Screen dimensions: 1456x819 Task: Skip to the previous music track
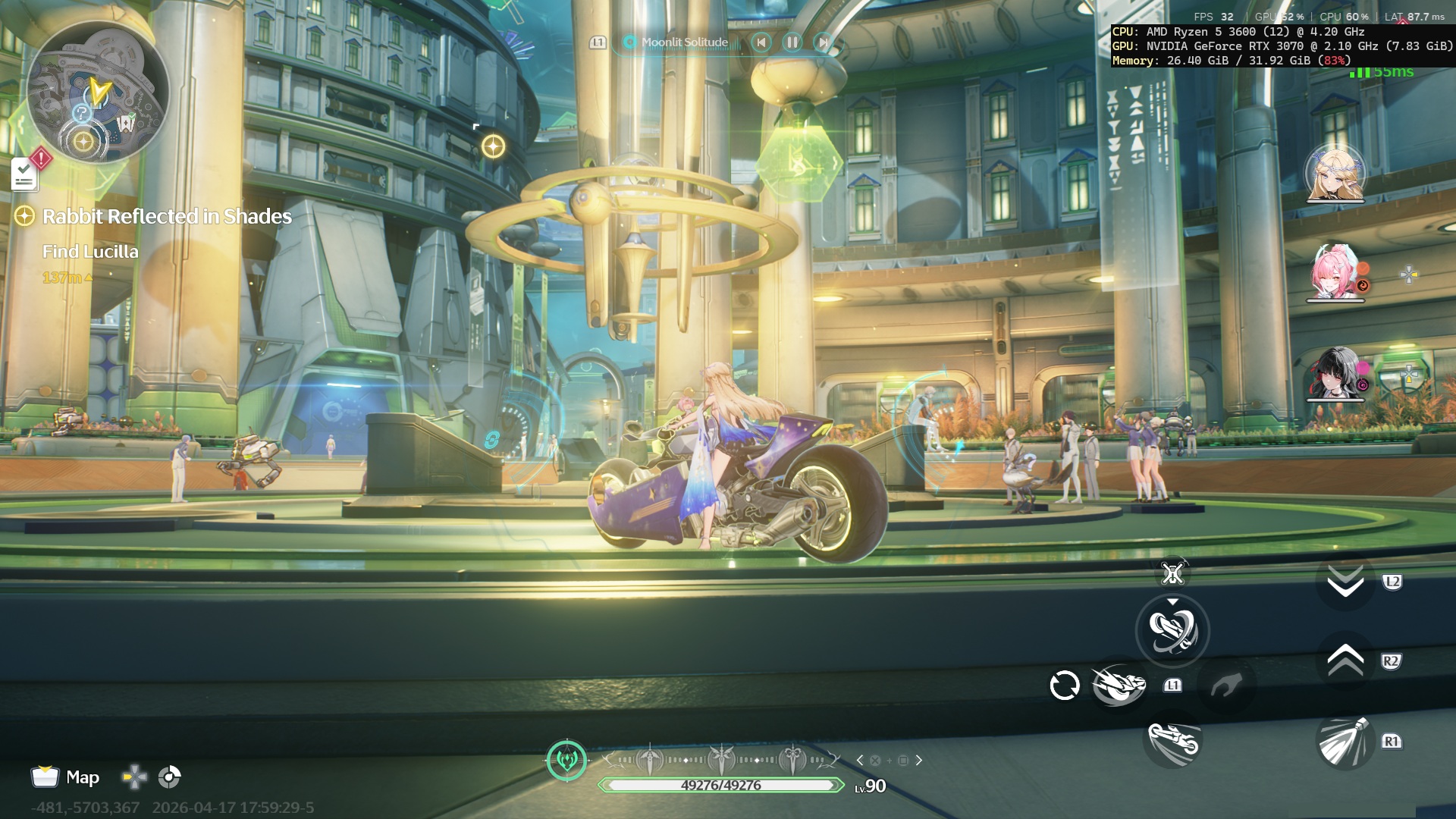[x=761, y=42]
